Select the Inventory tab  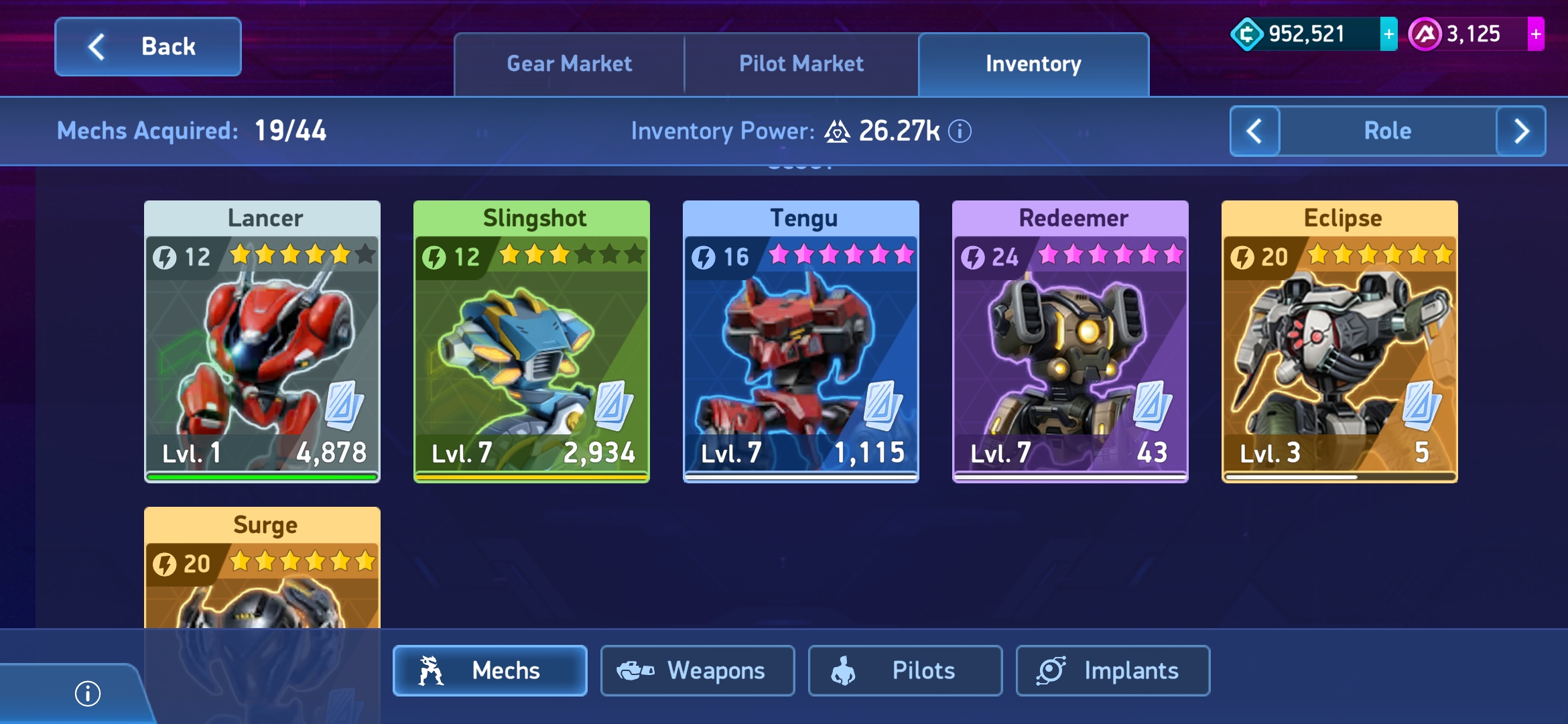(1033, 64)
